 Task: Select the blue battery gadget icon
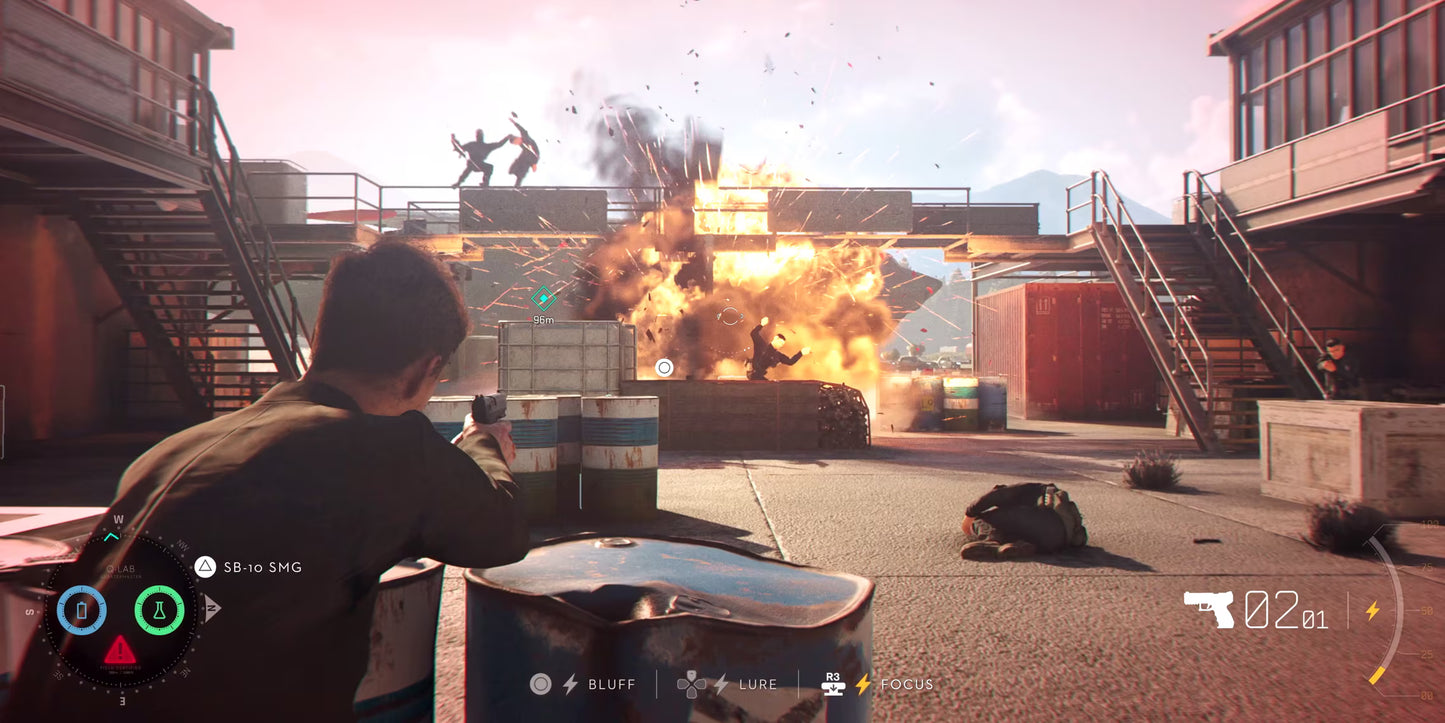[x=82, y=609]
